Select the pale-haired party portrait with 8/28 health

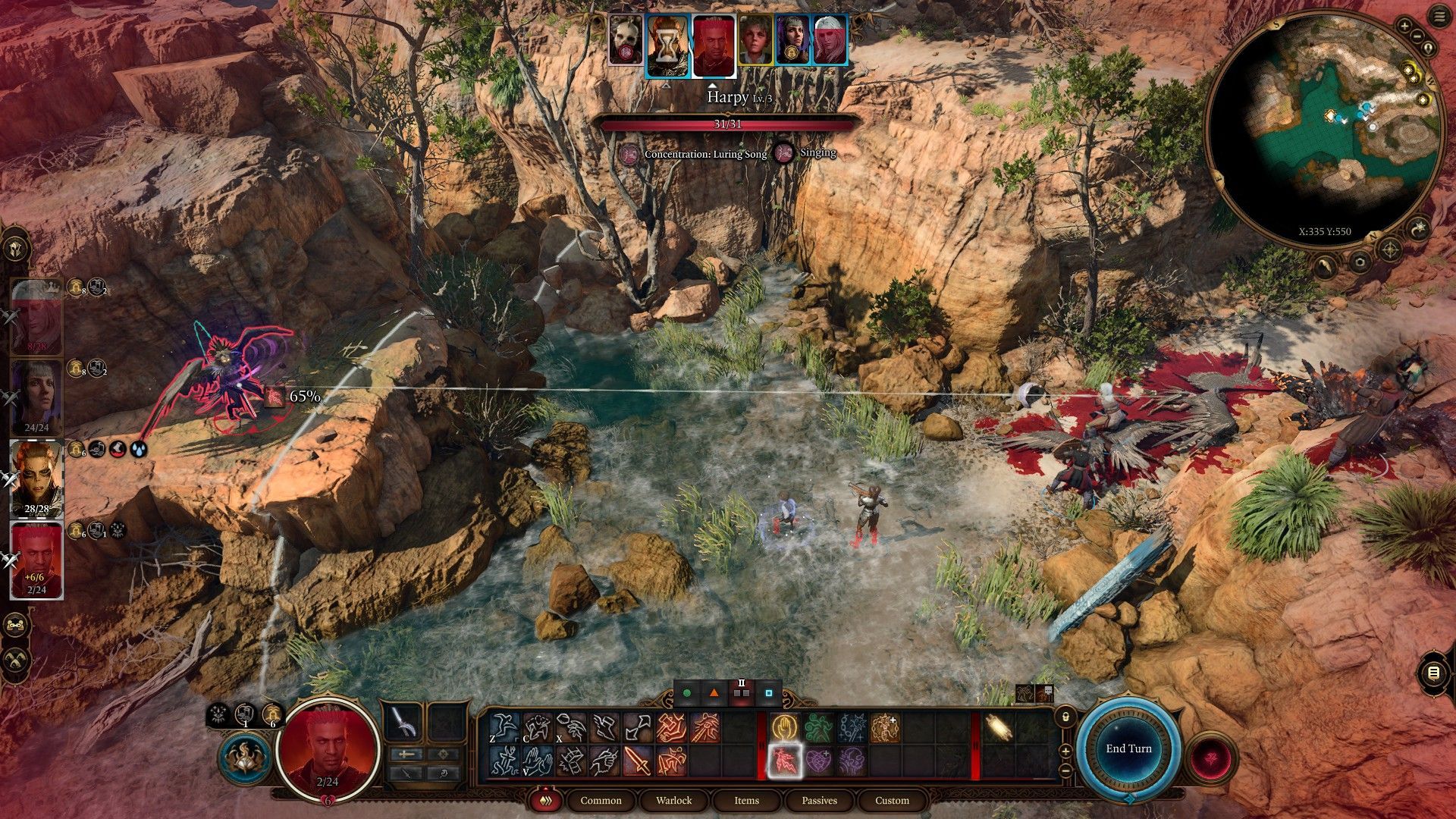click(36, 316)
